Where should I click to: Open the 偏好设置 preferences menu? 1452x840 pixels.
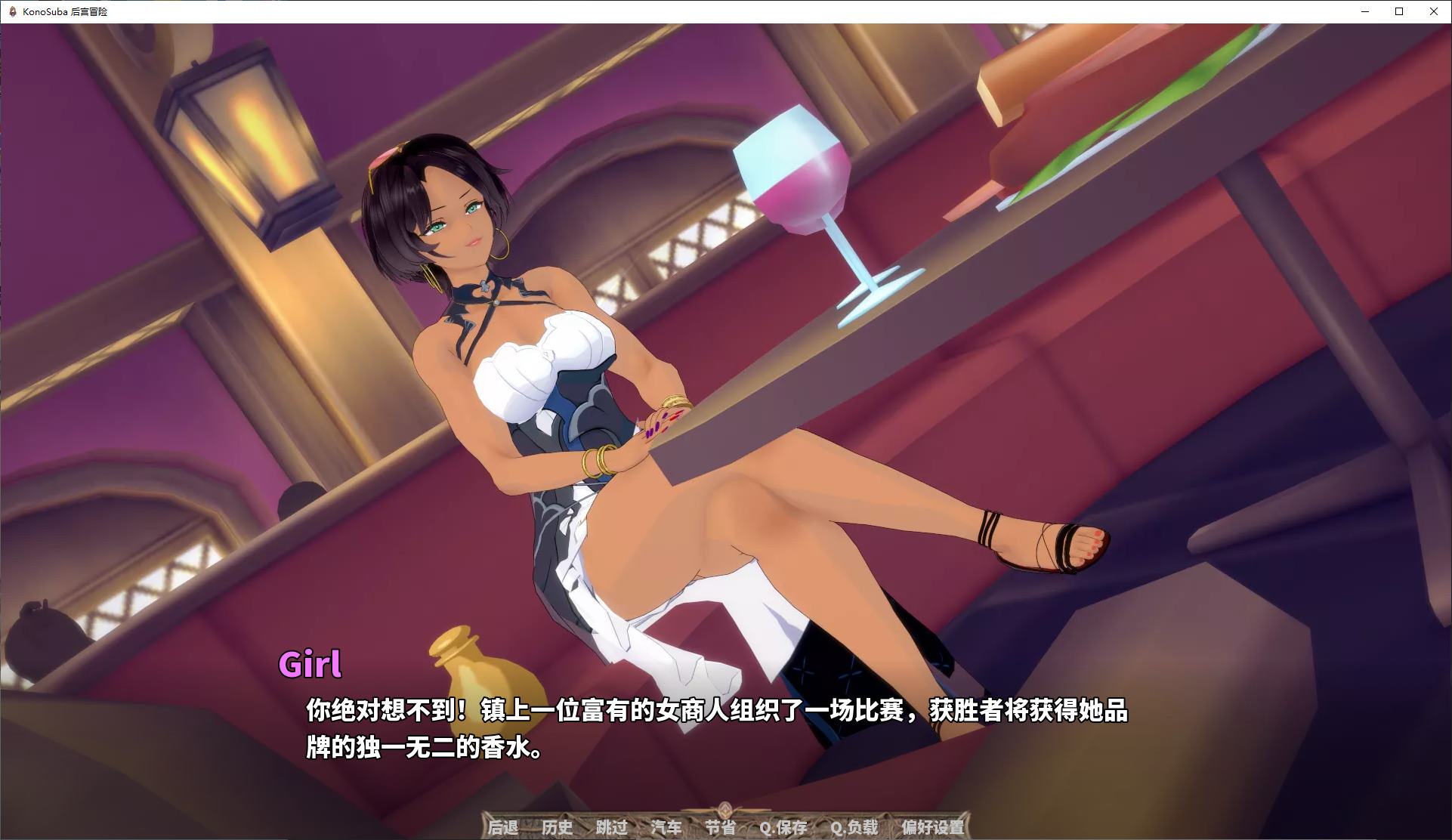(x=932, y=828)
